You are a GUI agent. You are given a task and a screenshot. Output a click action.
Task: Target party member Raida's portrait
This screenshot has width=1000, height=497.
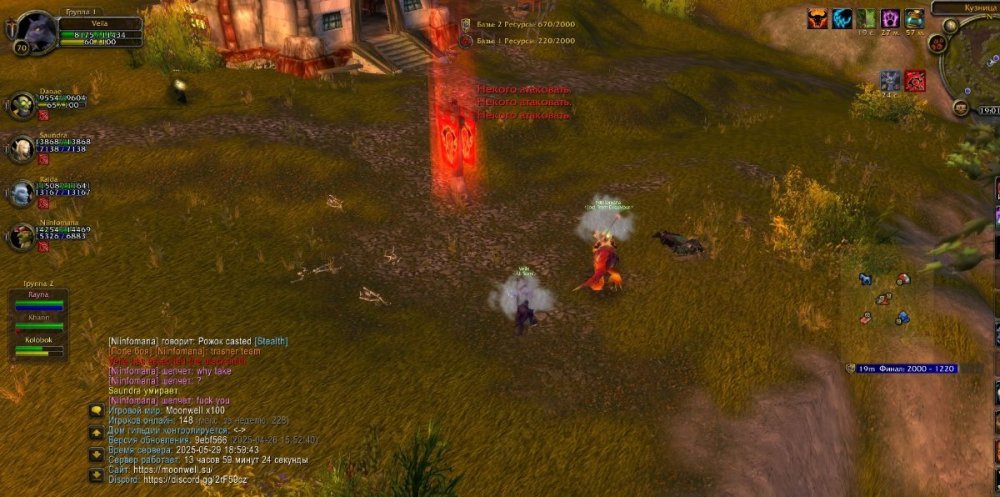[x=22, y=192]
